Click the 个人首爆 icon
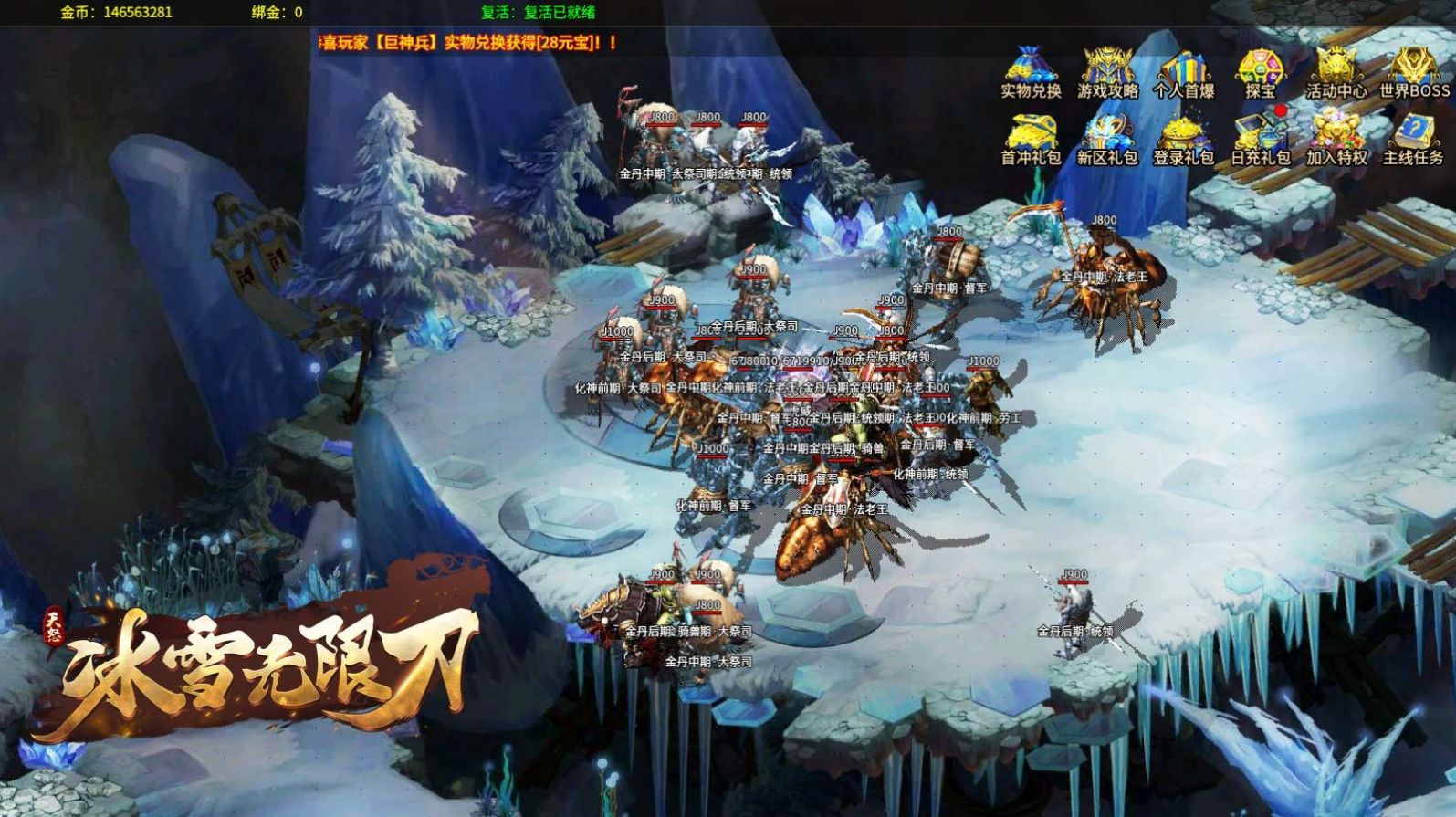Image resolution: width=1456 pixels, height=817 pixels. tap(1184, 73)
